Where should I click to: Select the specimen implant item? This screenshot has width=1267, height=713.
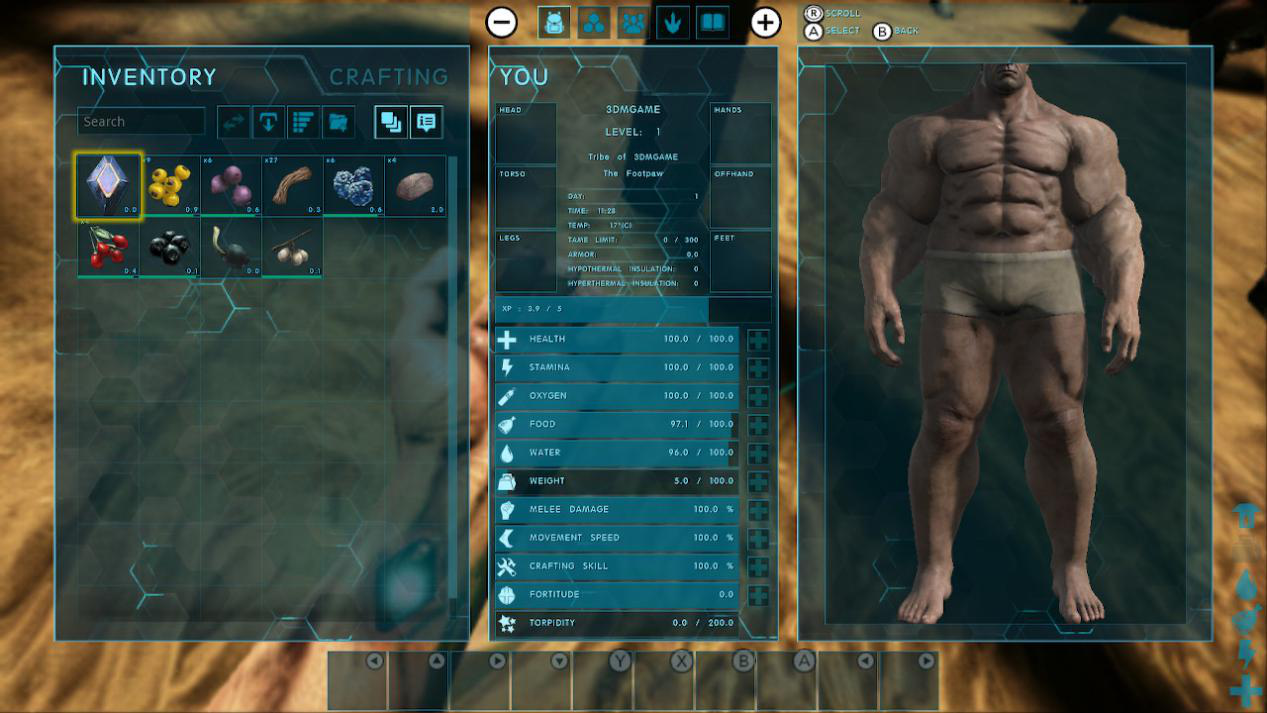pyautogui.click(x=108, y=186)
